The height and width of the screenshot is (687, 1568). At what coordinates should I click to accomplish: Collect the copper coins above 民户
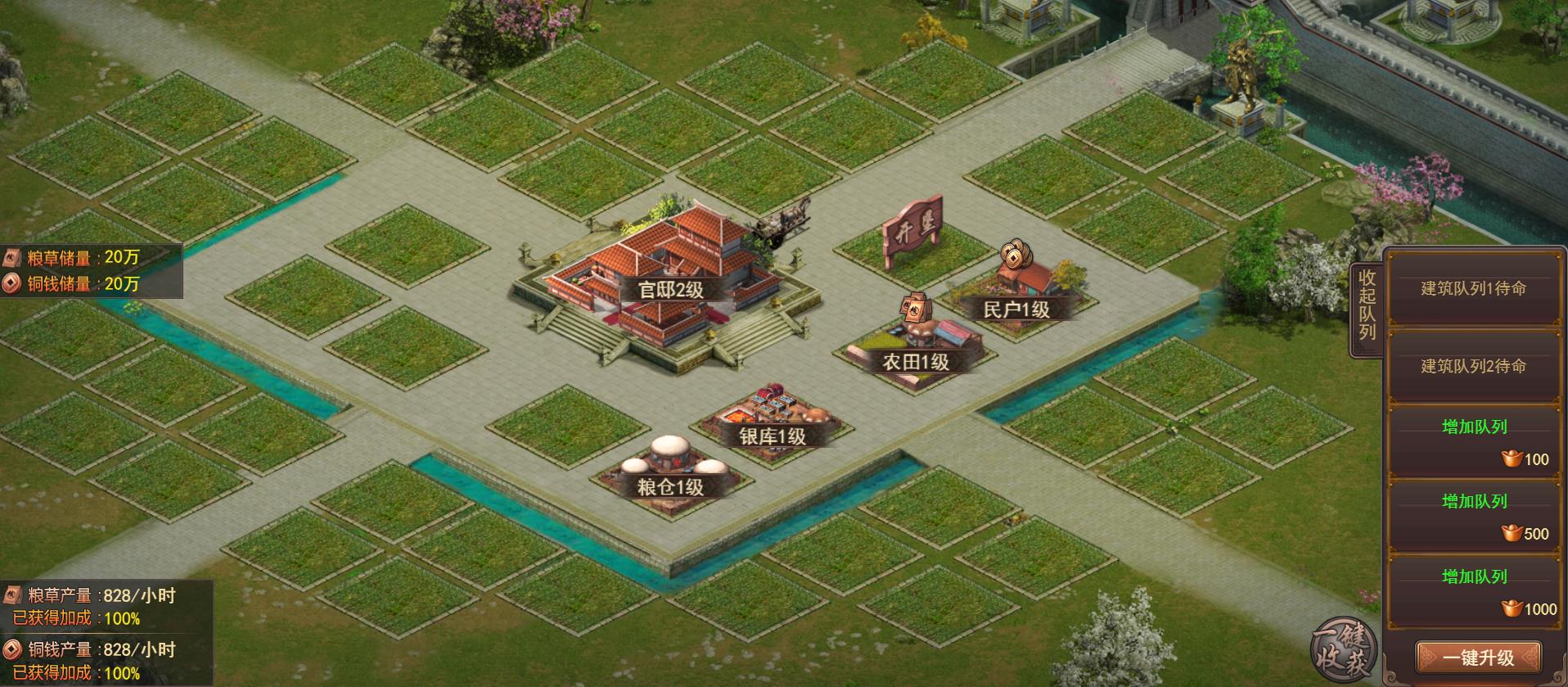click(x=1015, y=254)
